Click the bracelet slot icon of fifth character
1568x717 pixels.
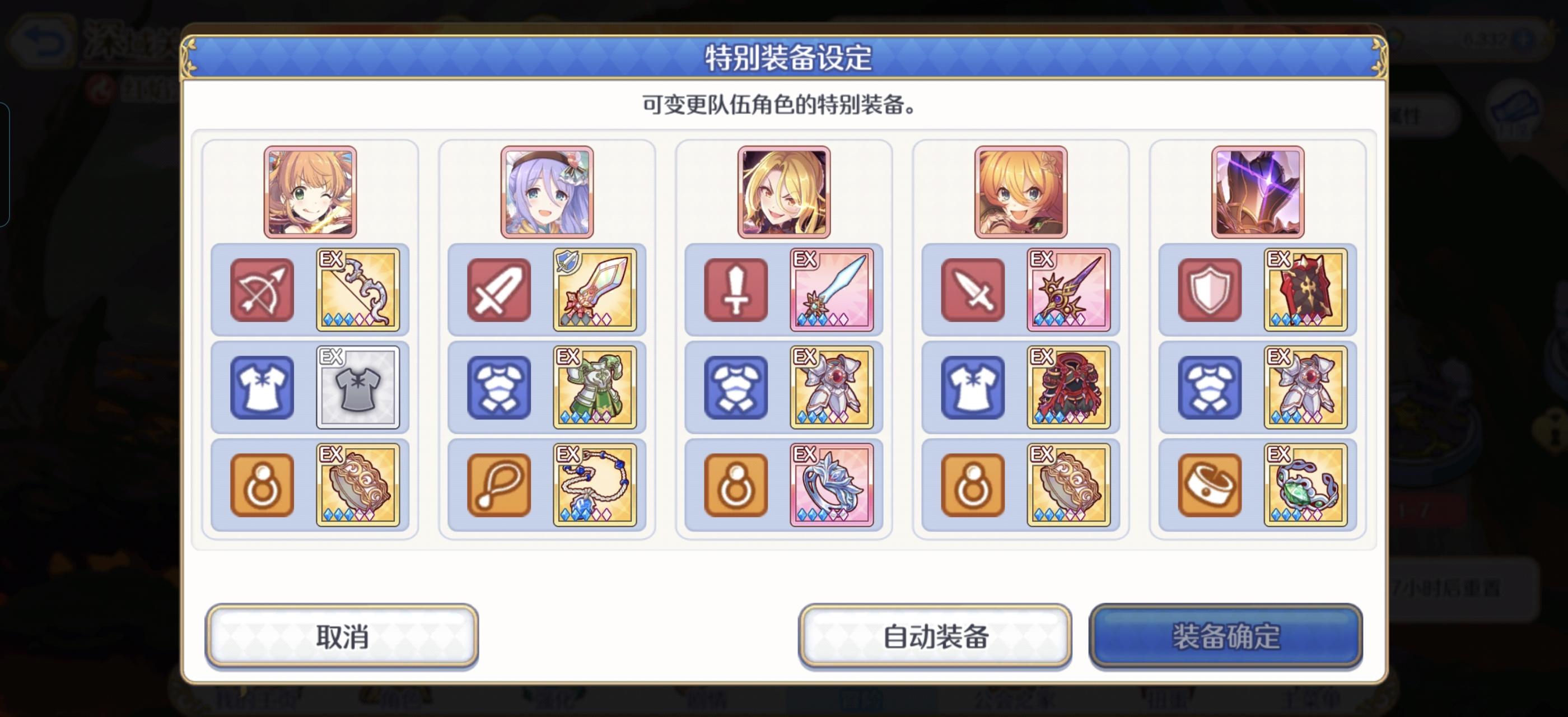[1208, 484]
